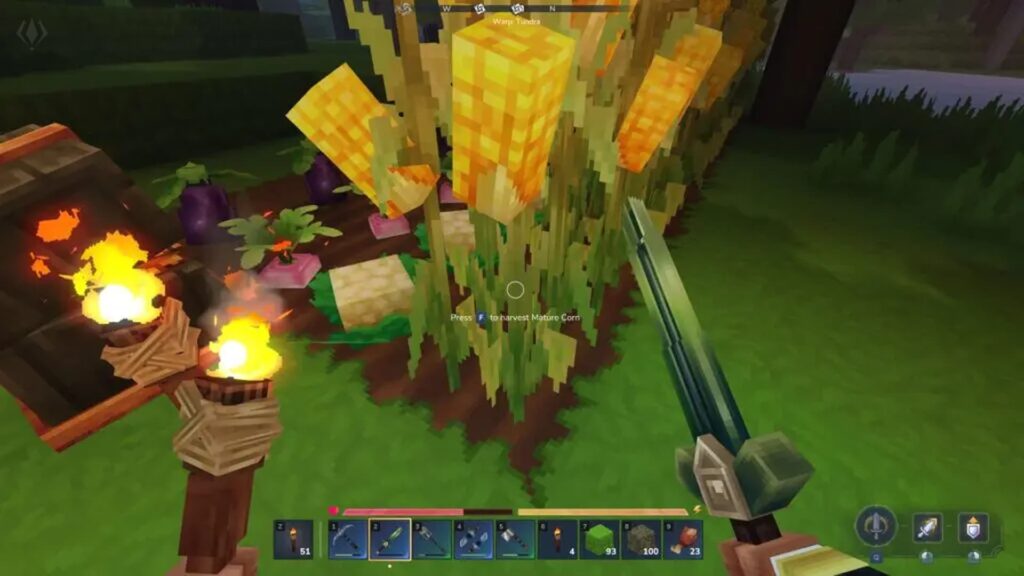Click the off-hand torch slot with 51
The width and height of the screenshot is (1024, 576).
(292, 540)
